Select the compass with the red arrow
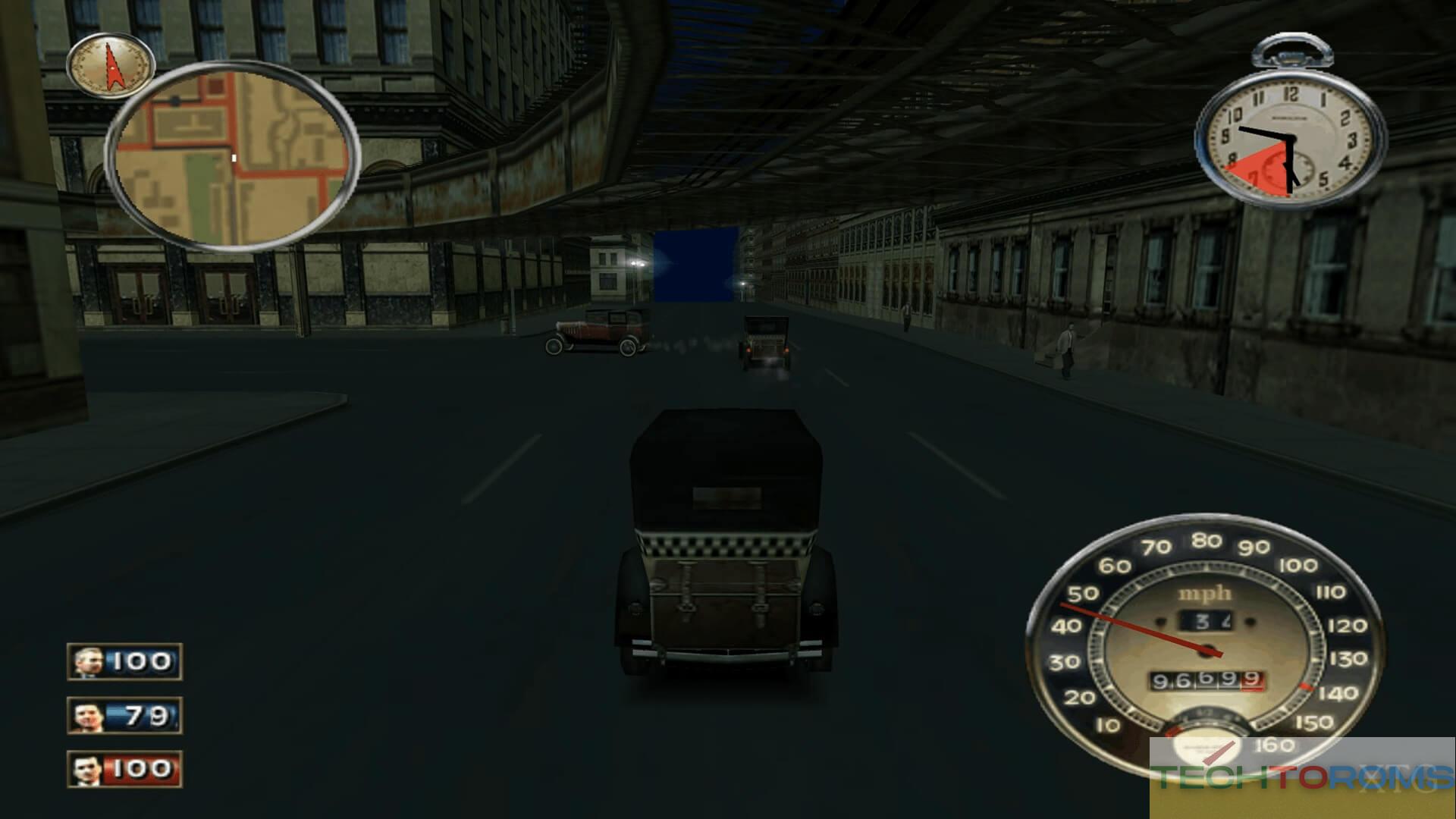Image resolution: width=1456 pixels, height=819 pixels. click(111, 65)
